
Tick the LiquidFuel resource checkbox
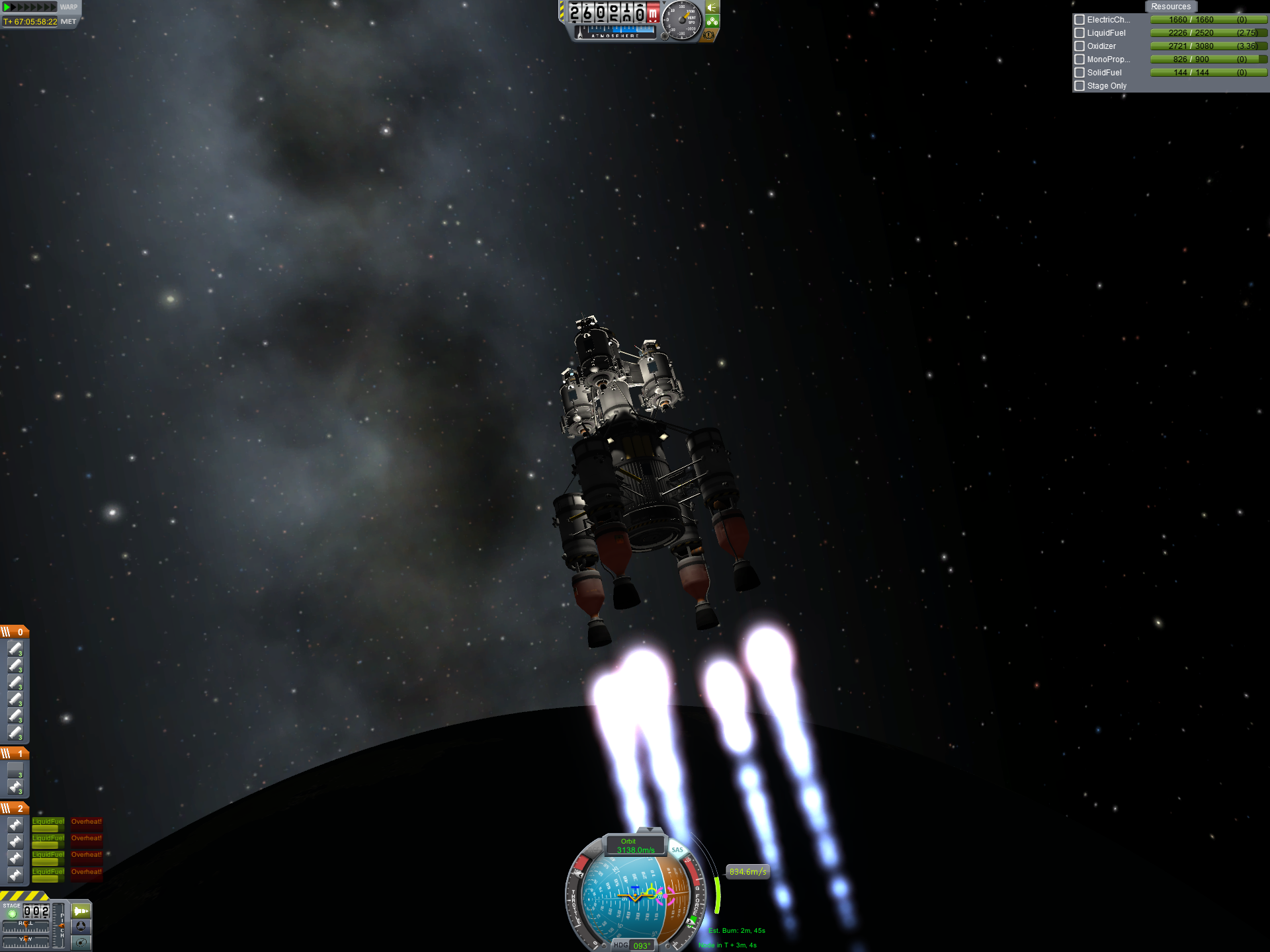[1079, 33]
